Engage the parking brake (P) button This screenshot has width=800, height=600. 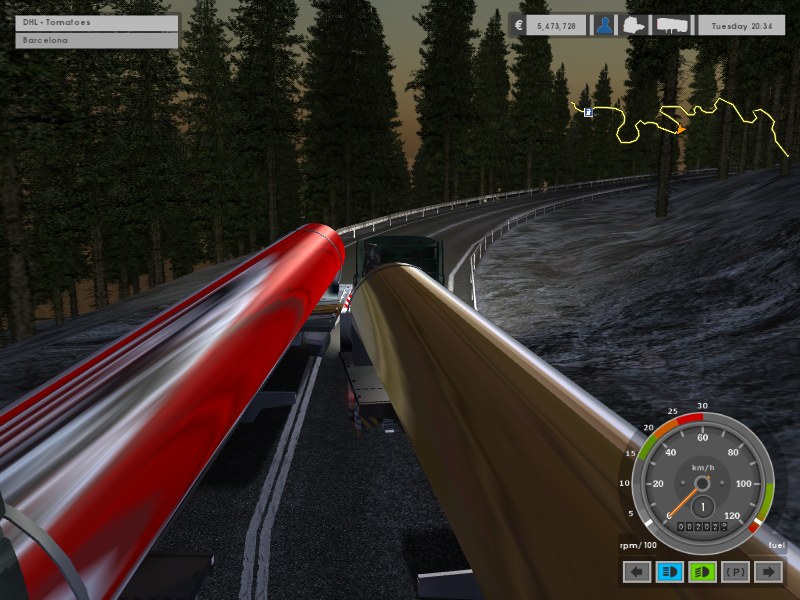click(x=735, y=572)
